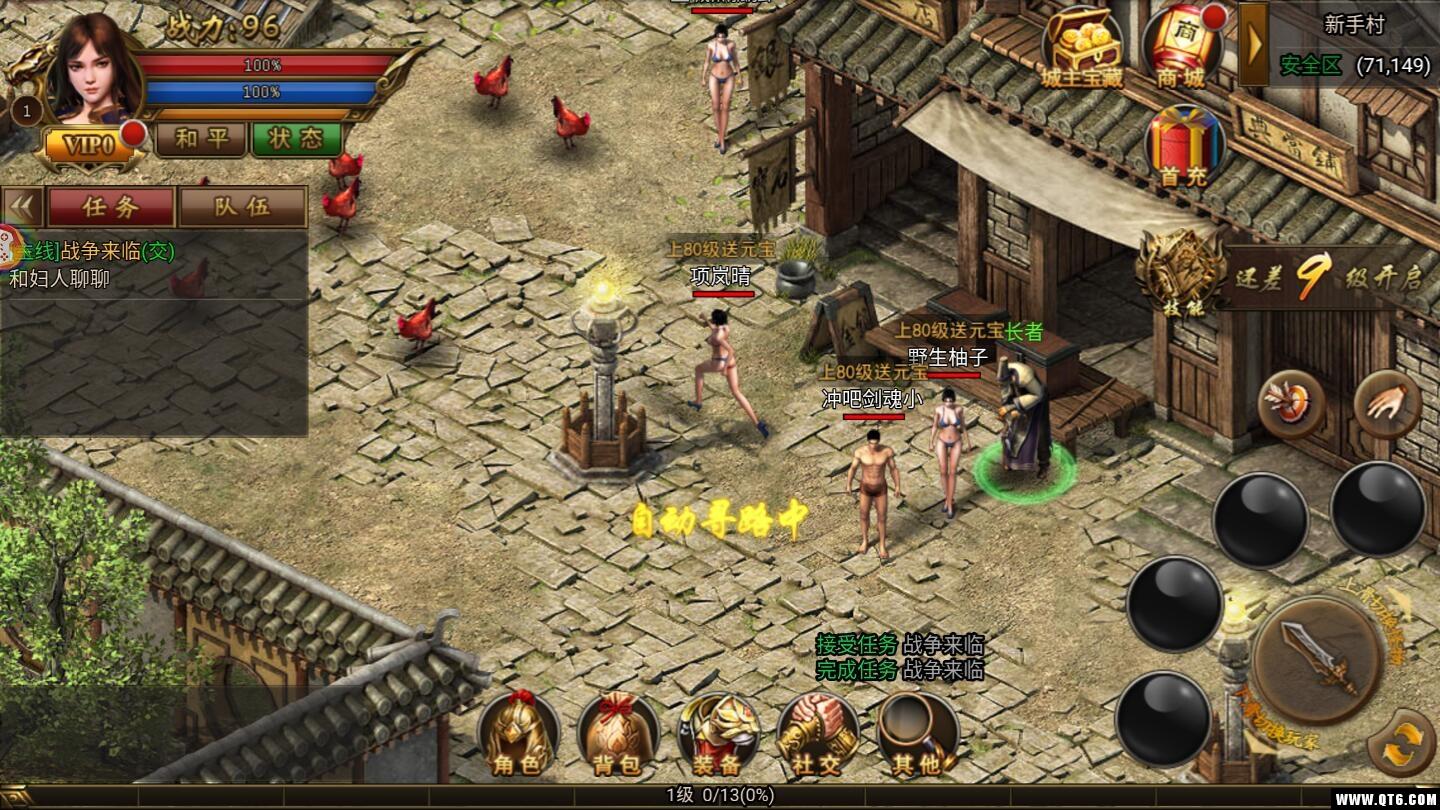
Task: Open the 商城 shop
Action: (1182, 46)
